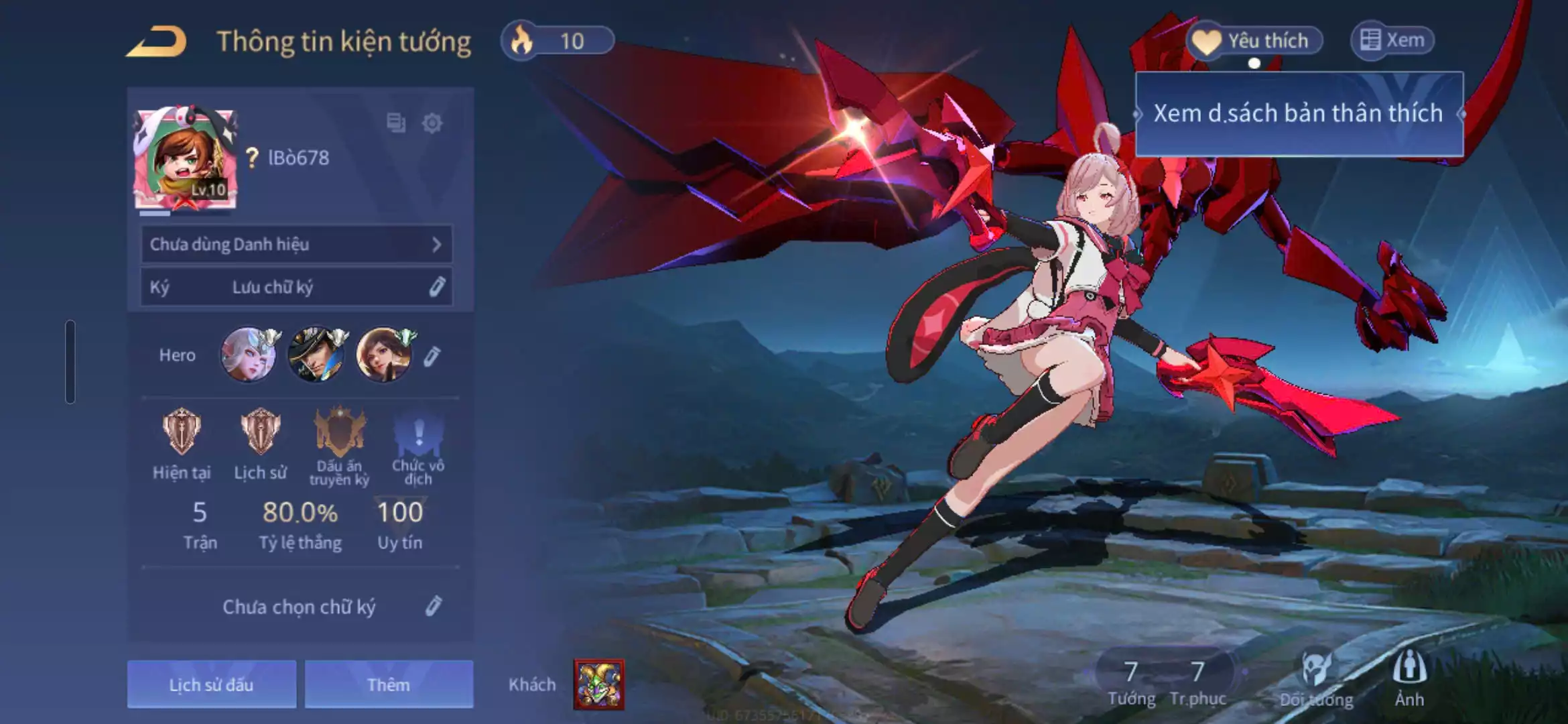The image size is (1568, 724).
Task: Switch to the Ảnh view
Action: coord(1409,678)
